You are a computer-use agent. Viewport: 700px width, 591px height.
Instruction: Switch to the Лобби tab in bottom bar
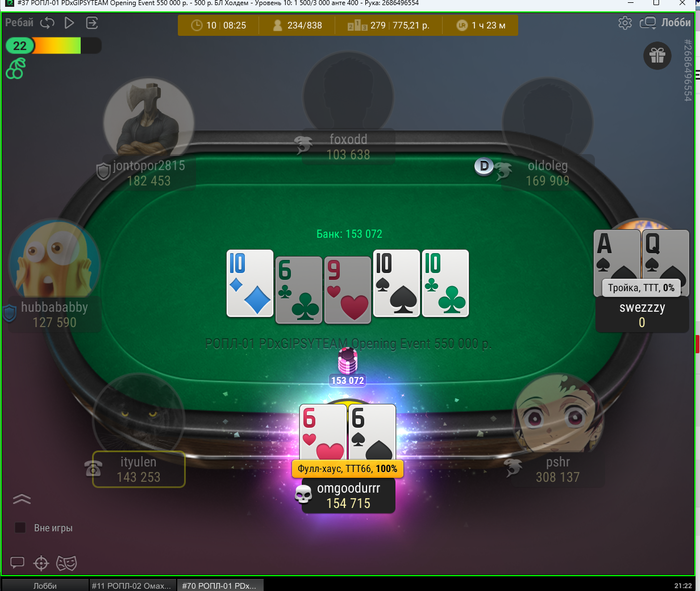(45, 585)
